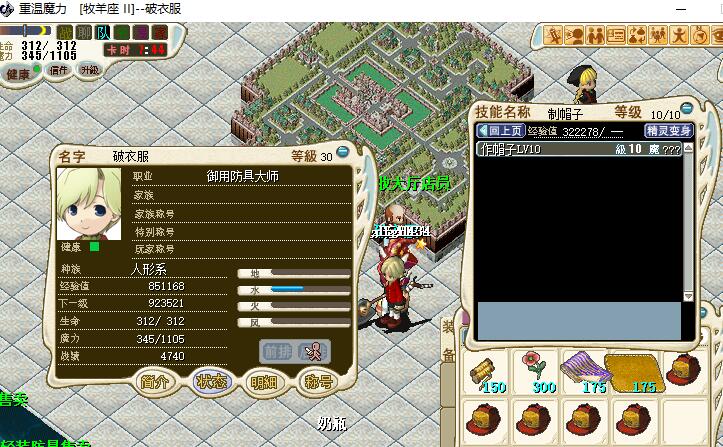
Task: Click the 健康 health button
Action: tap(19, 73)
